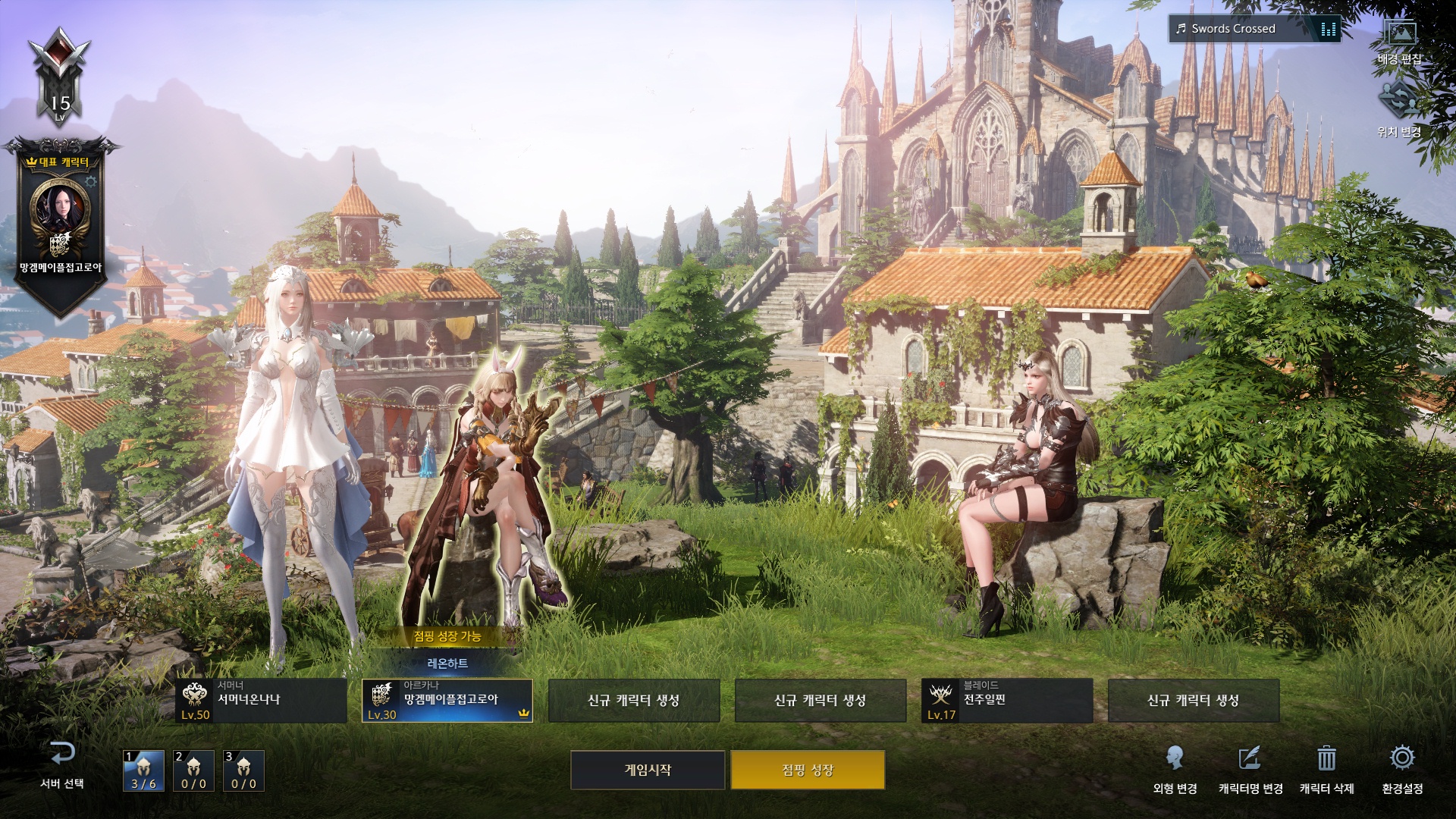
Task: Click the yellow 점핑 성장 button
Action: [x=808, y=770]
